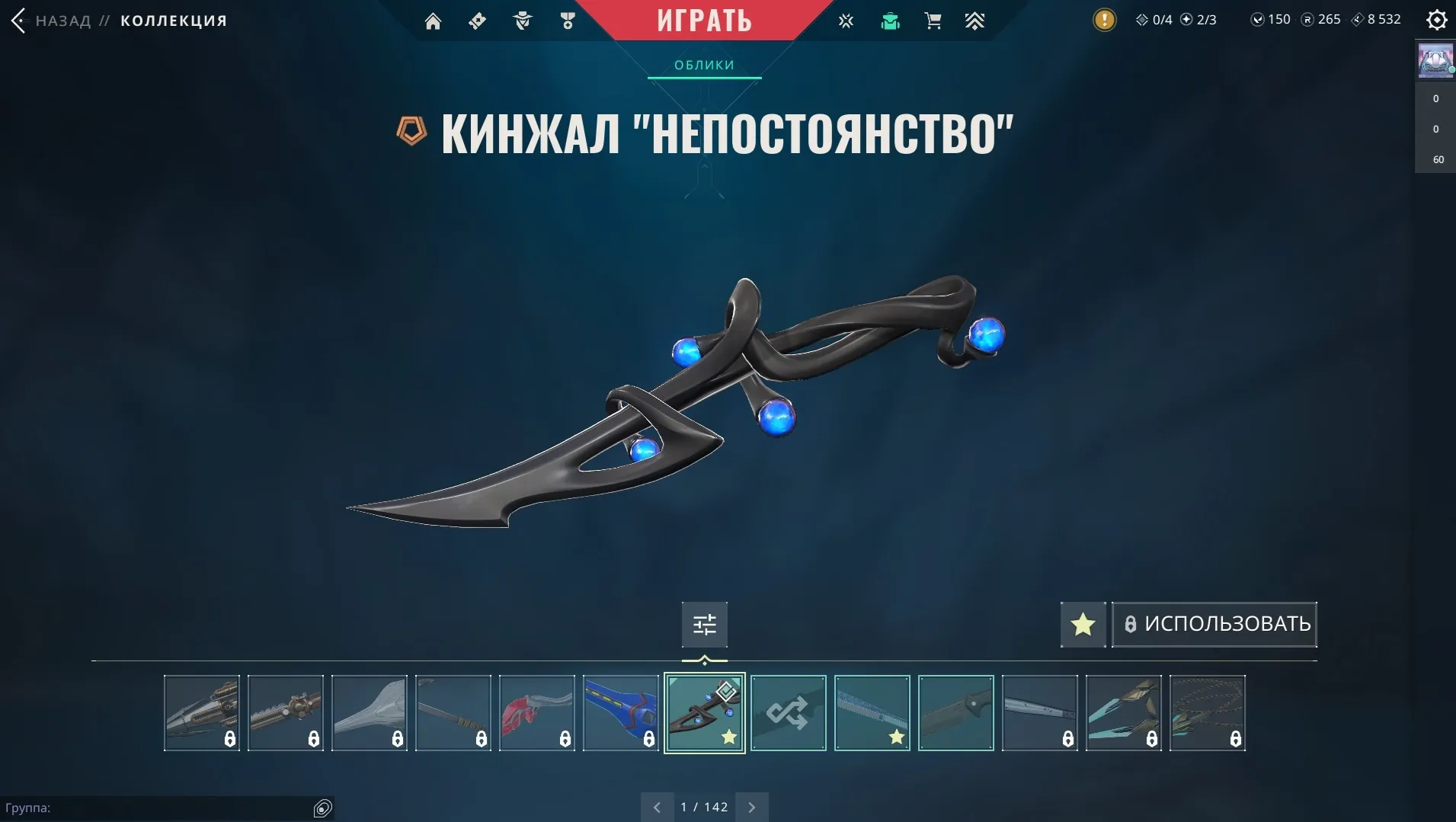The image size is (1456, 822).
Task: Click the ИСПОЛЬЗОВАТЬ button
Action: click(1214, 623)
